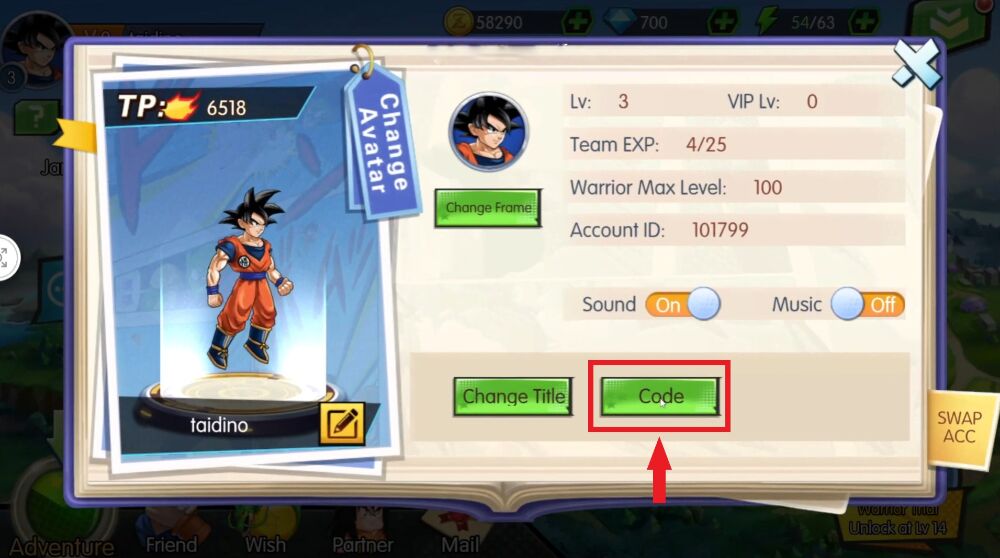Open the Friend menu
1000x558 pixels.
[171, 543]
